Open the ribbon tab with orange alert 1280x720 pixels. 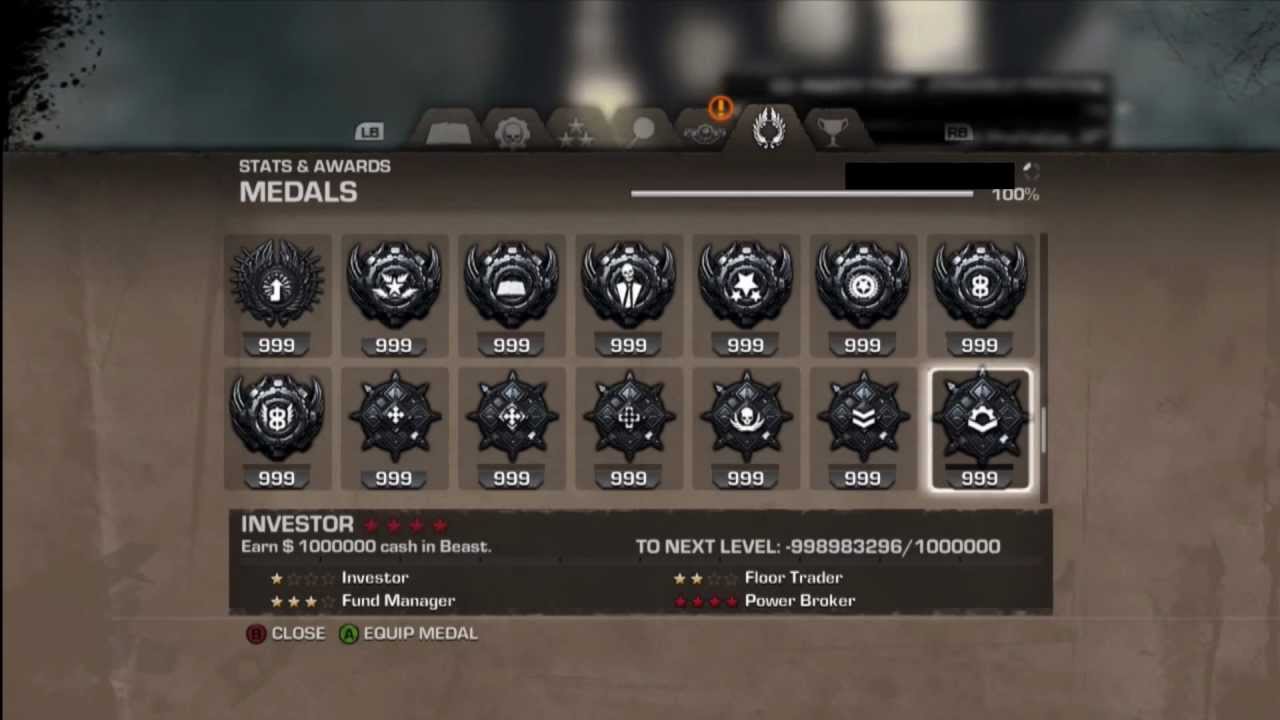(x=703, y=131)
